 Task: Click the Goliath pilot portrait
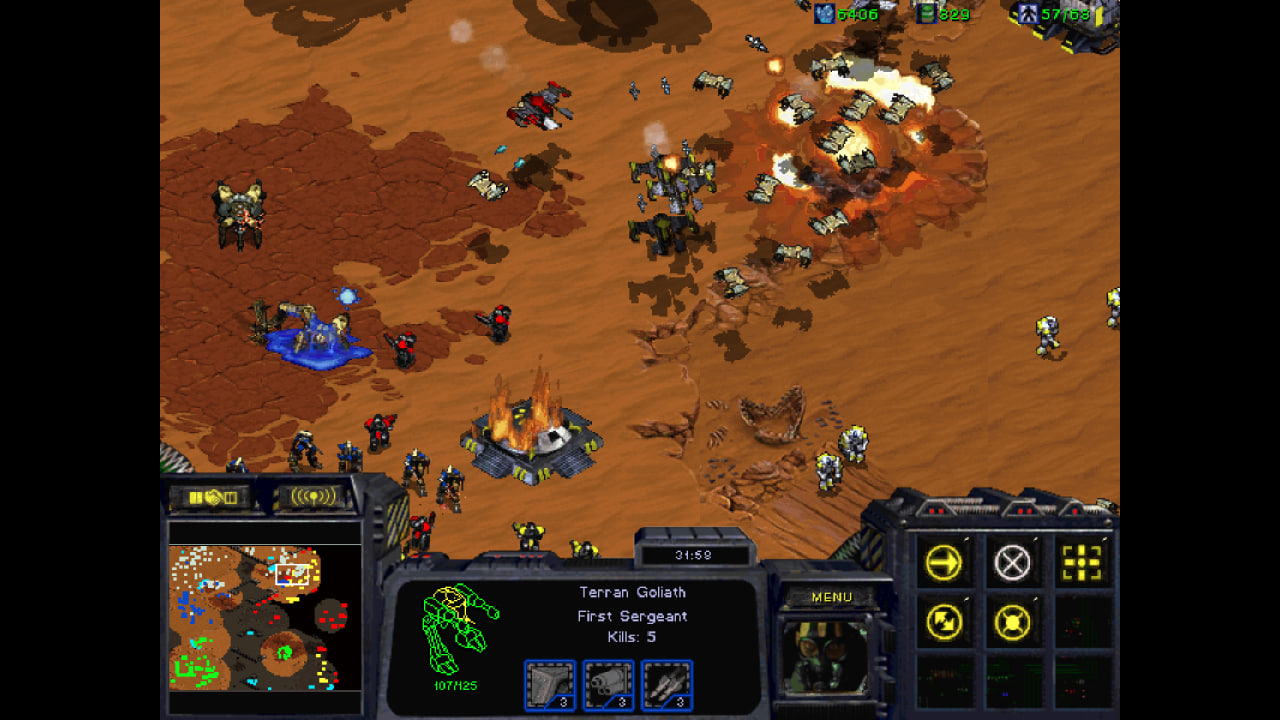[x=825, y=657]
